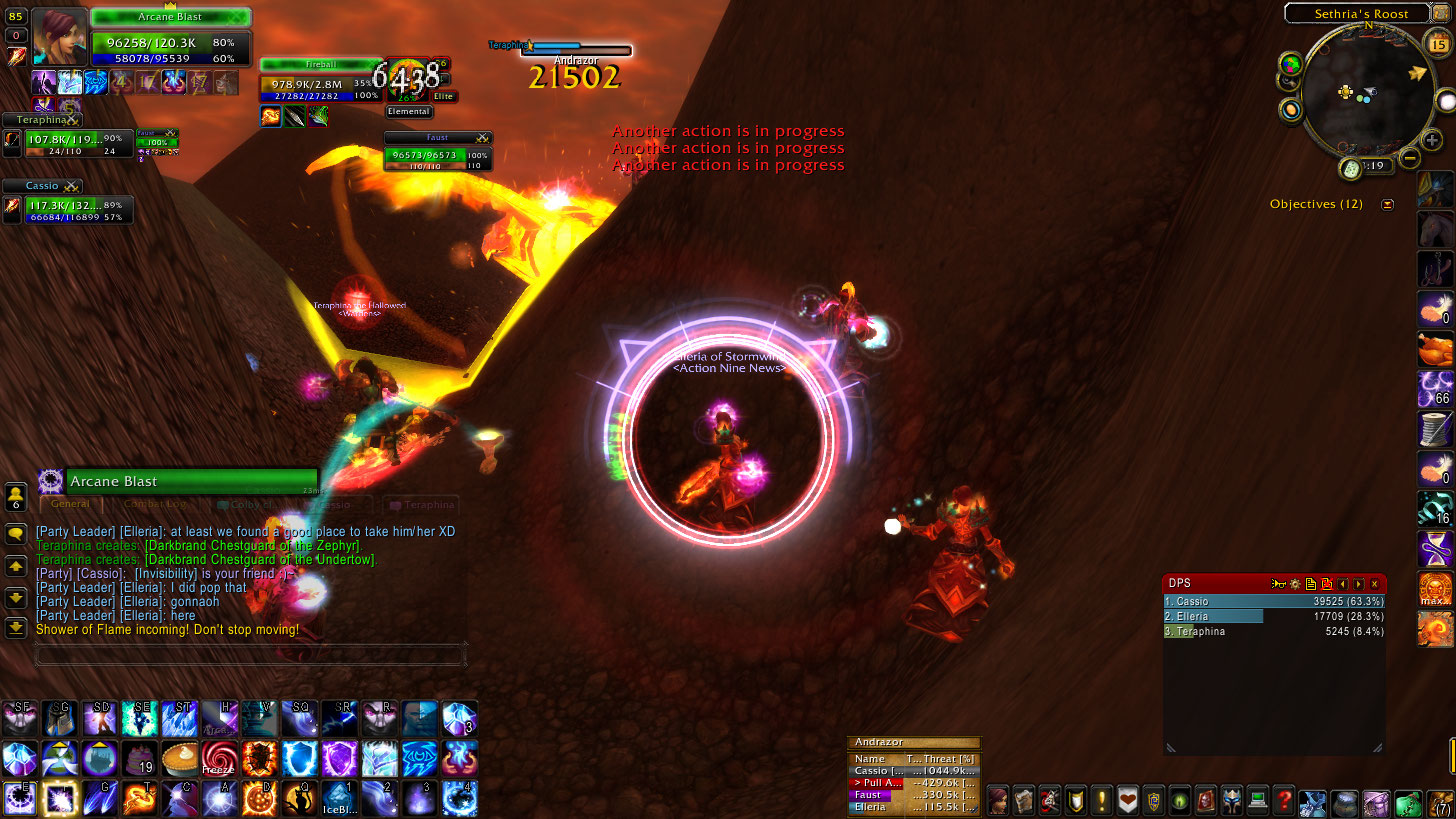The height and width of the screenshot is (819, 1456).
Task: Zoom out the minimap with minus button
Action: pos(1409,158)
